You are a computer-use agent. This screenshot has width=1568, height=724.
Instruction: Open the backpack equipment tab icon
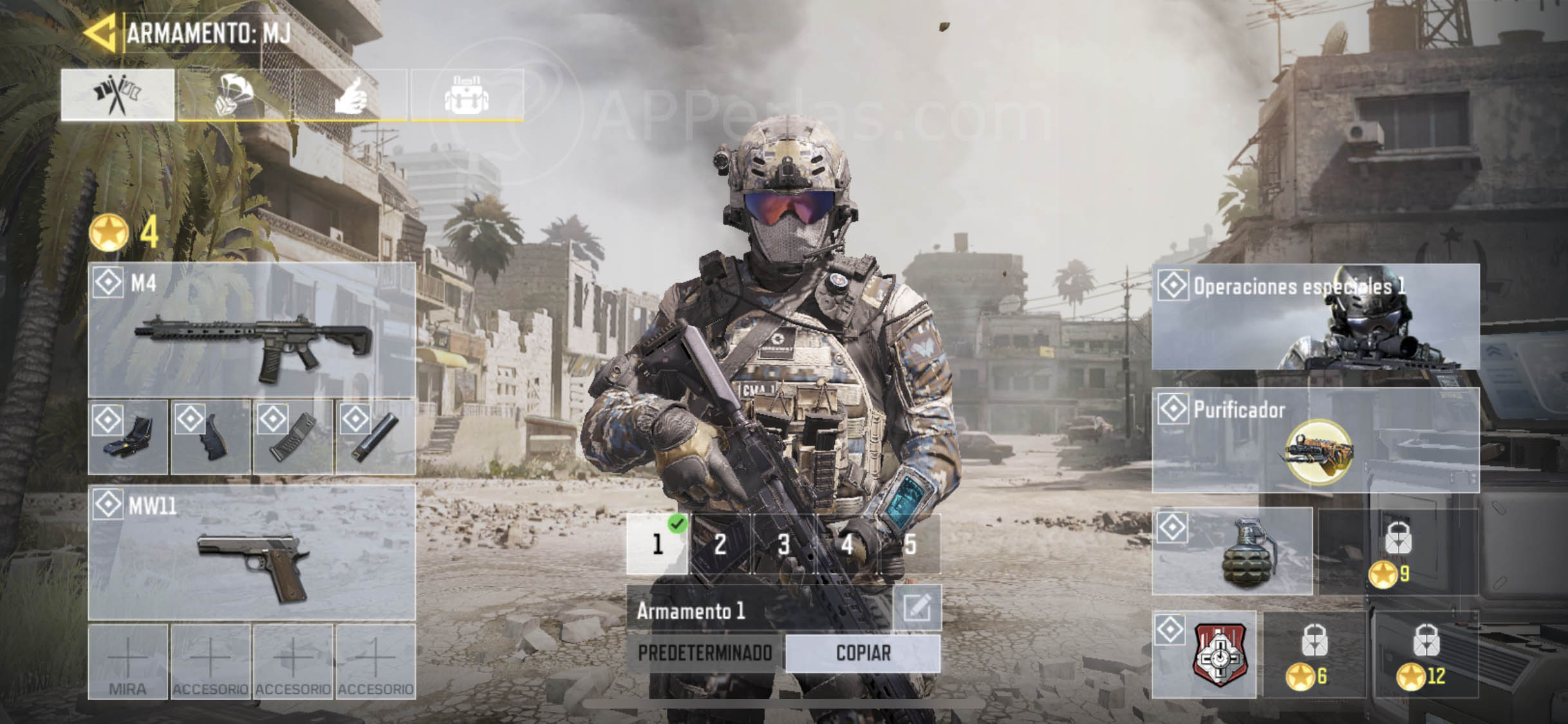pyautogui.click(x=467, y=94)
